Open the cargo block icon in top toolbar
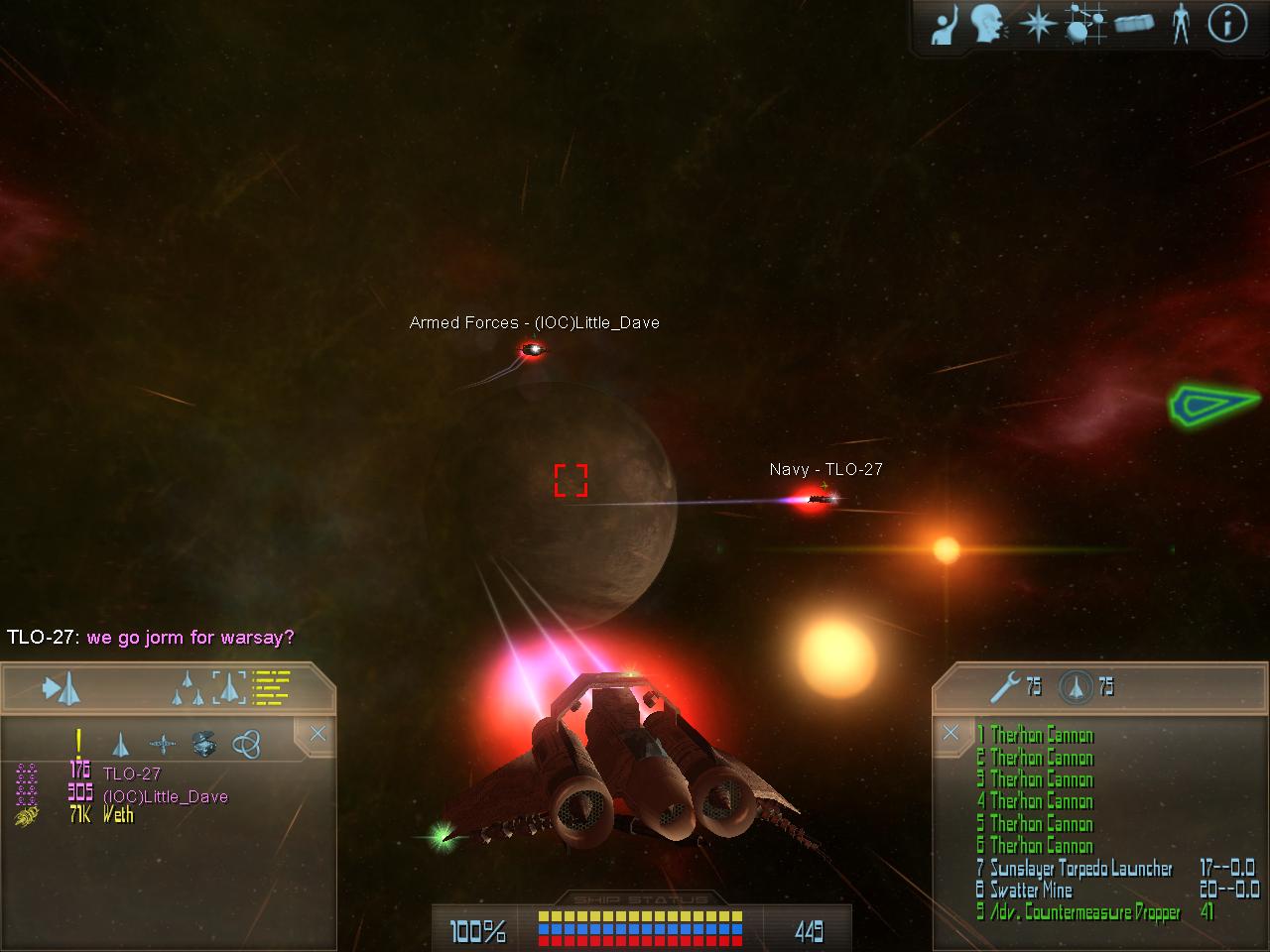The height and width of the screenshot is (952, 1270). (x=1133, y=23)
